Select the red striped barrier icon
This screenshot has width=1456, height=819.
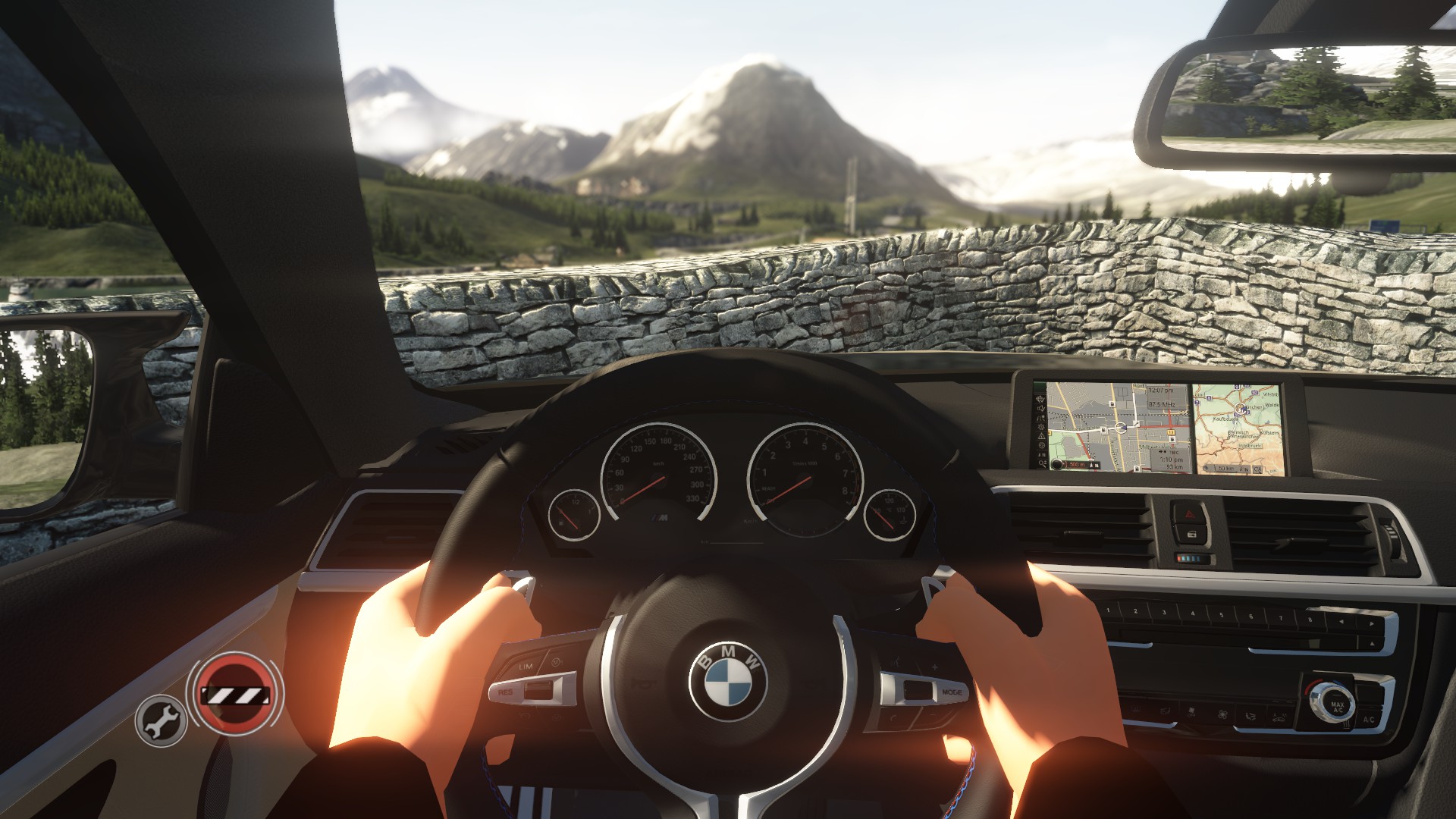[235, 694]
